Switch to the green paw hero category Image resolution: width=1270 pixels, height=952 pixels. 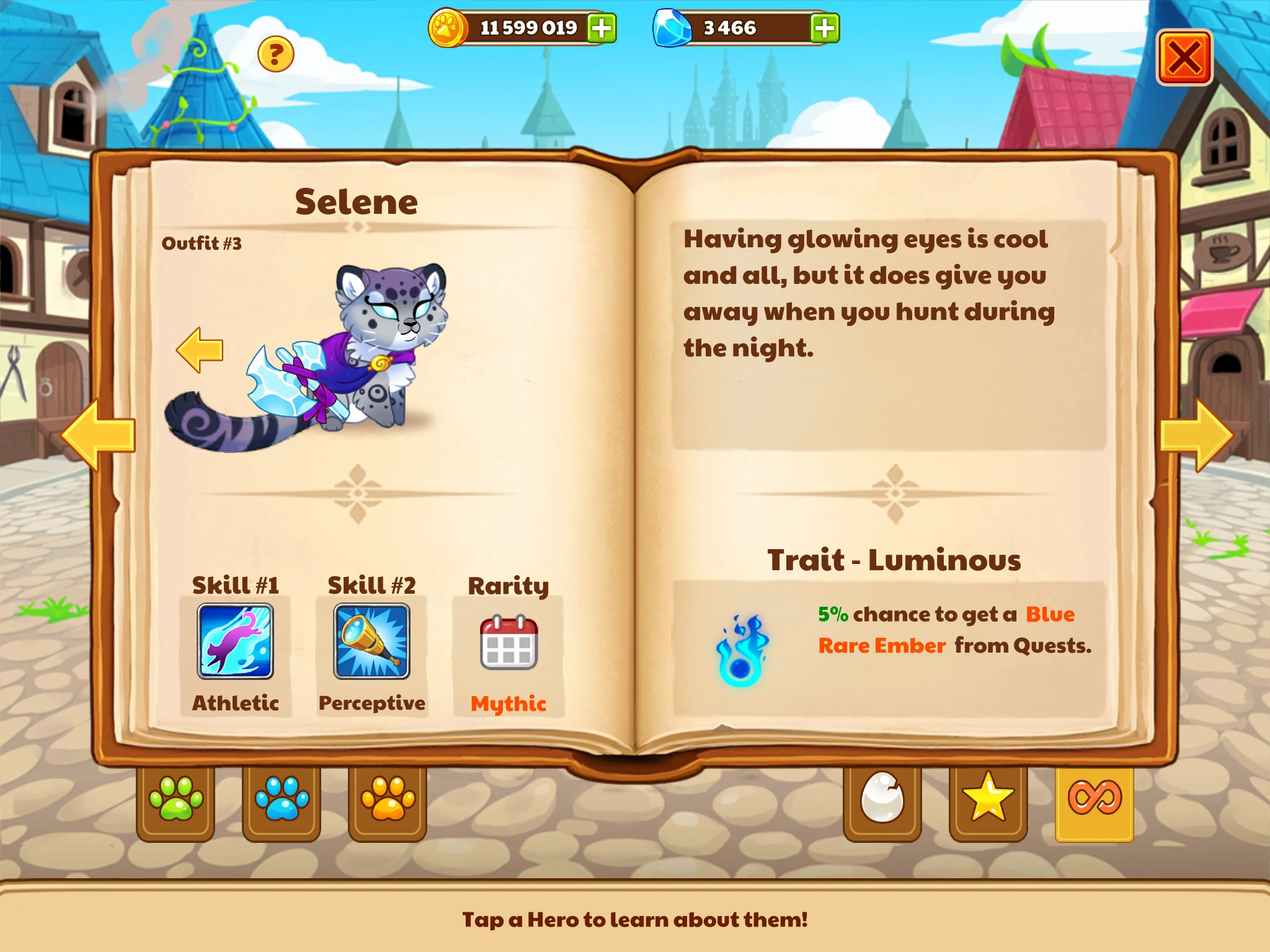click(x=175, y=800)
